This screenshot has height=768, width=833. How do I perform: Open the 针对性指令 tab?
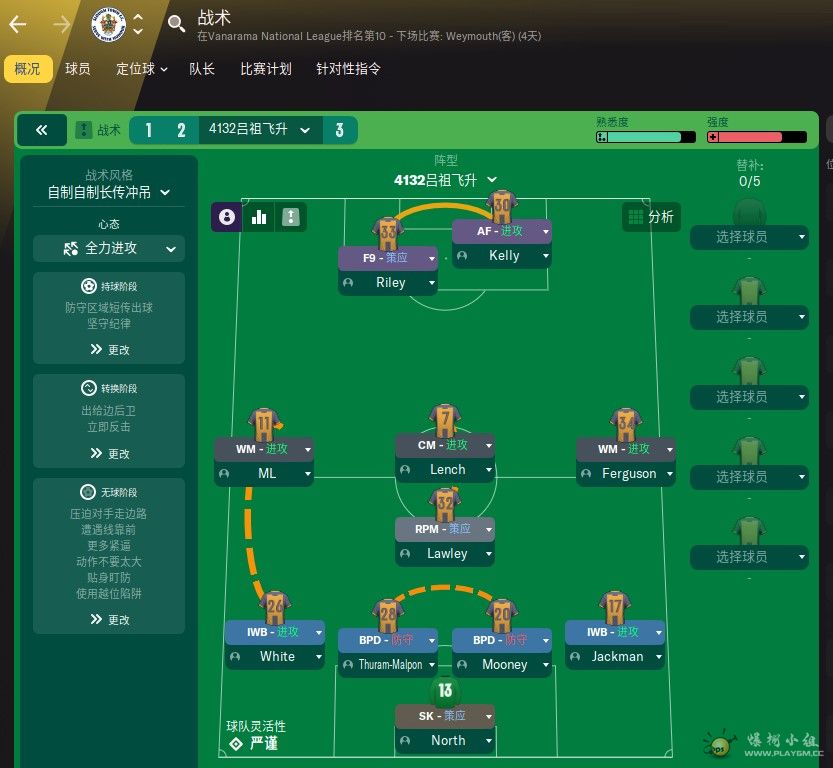(348, 69)
